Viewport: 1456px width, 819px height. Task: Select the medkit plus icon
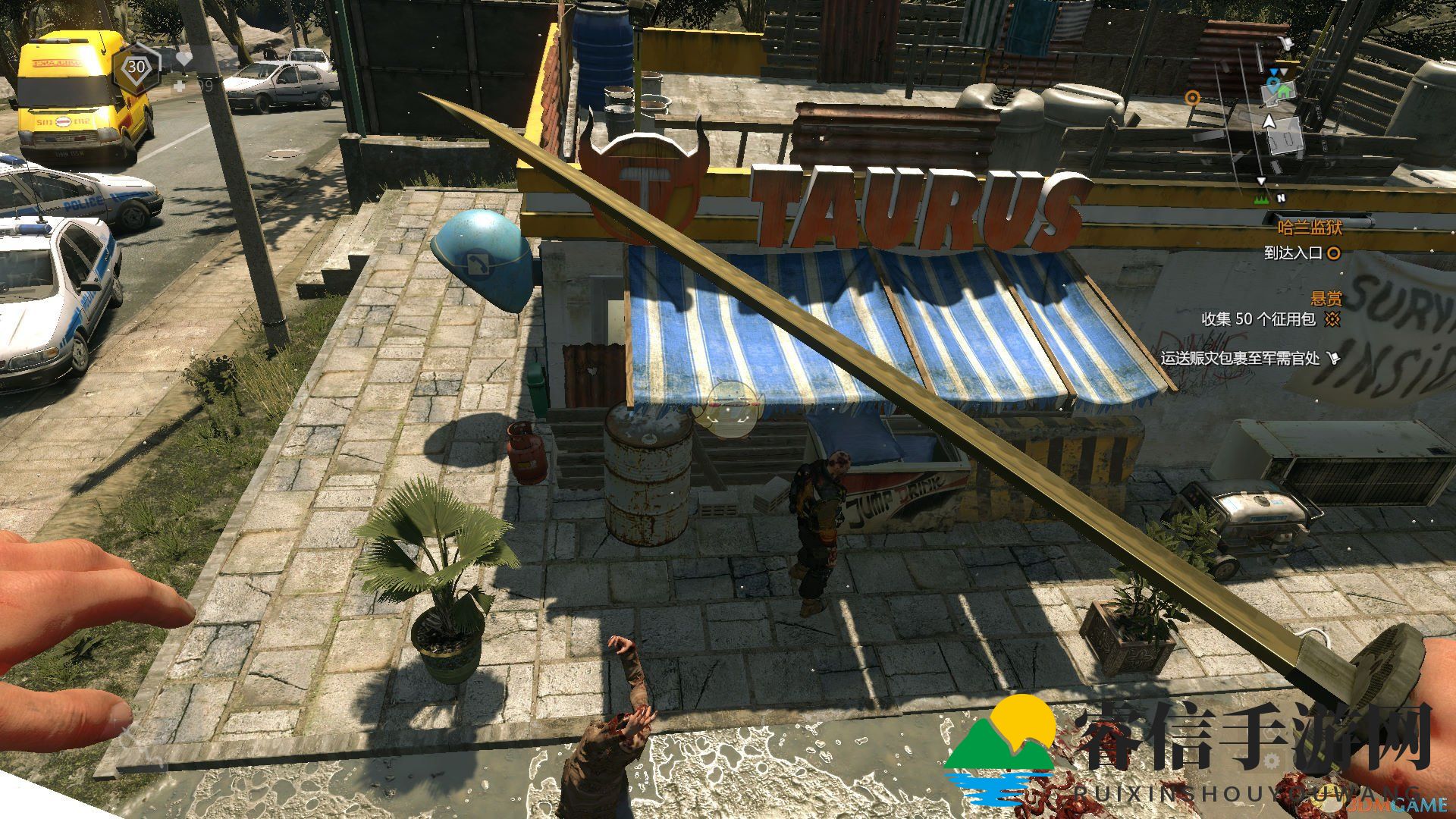pyautogui.click(x=180, y=86)
